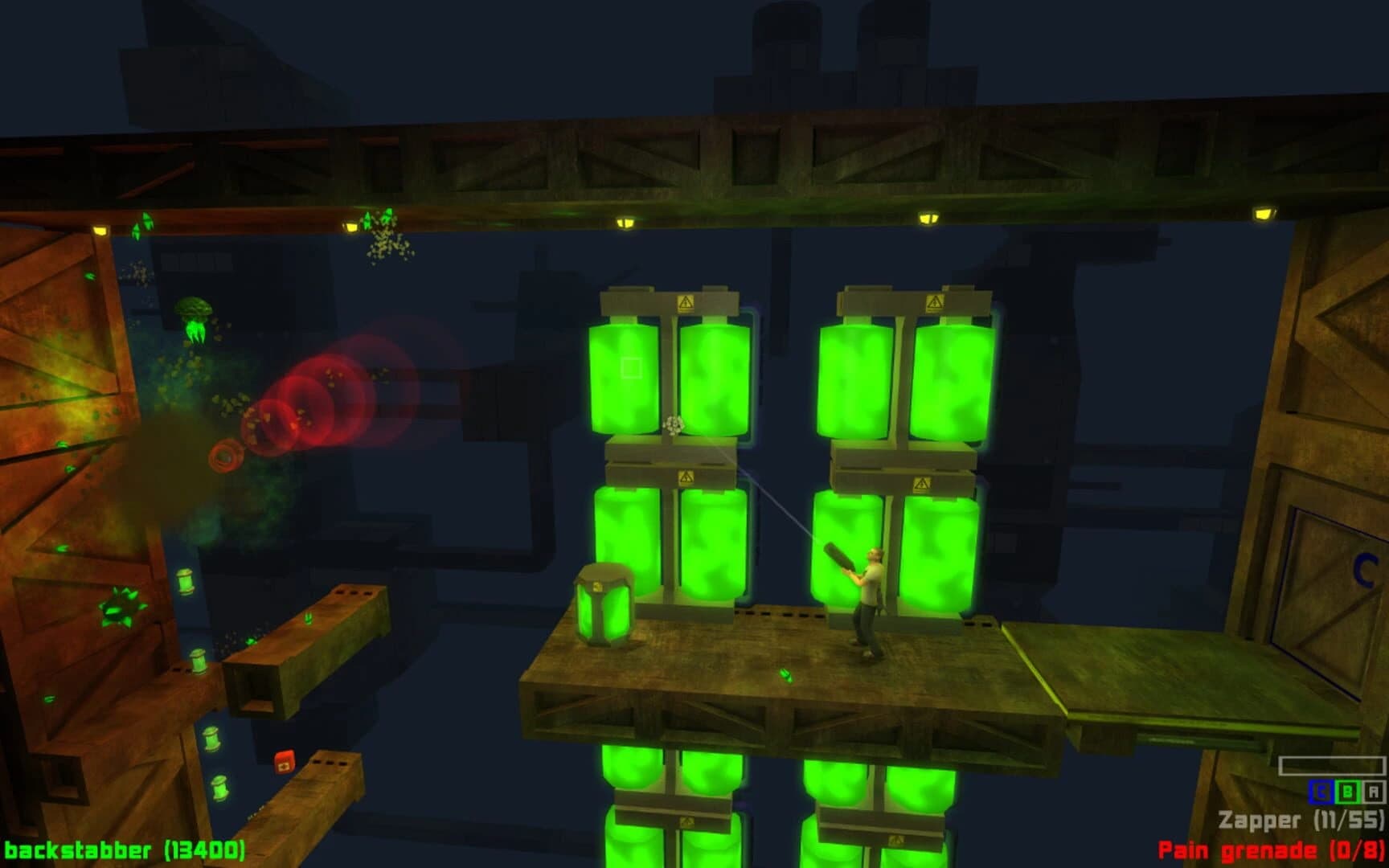The image size is (1389, 868).
Task: Select the blue C ability icon
Action: (1321, 791)
